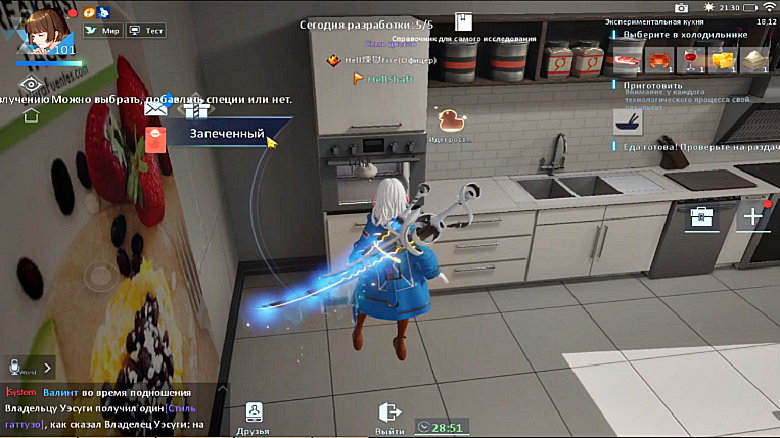The height and width of the screenshot is (438, 780).
Task: Click the frying pan cook icon
Action: click(627, 123)
